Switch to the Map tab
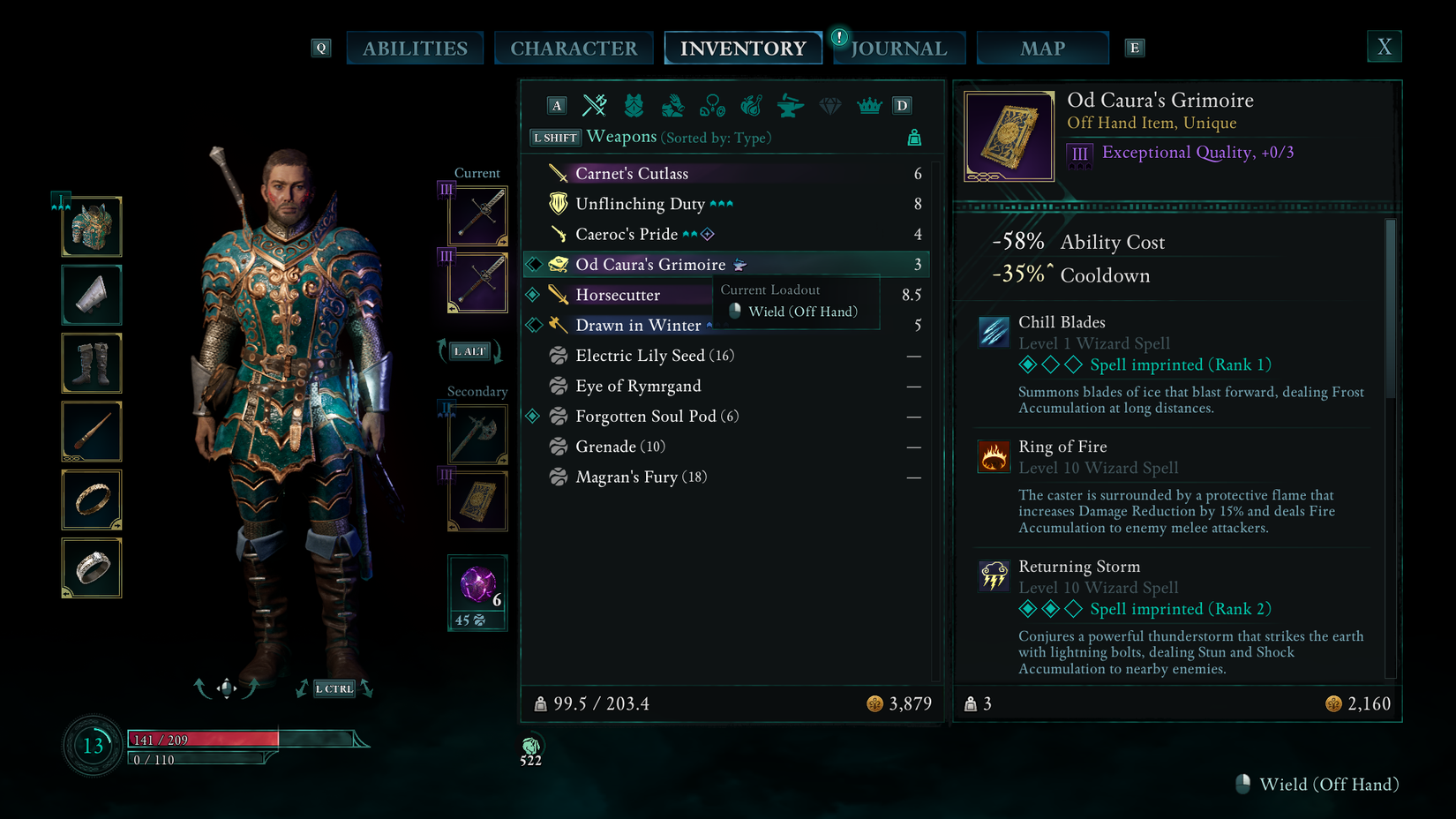 point(1042,49)
